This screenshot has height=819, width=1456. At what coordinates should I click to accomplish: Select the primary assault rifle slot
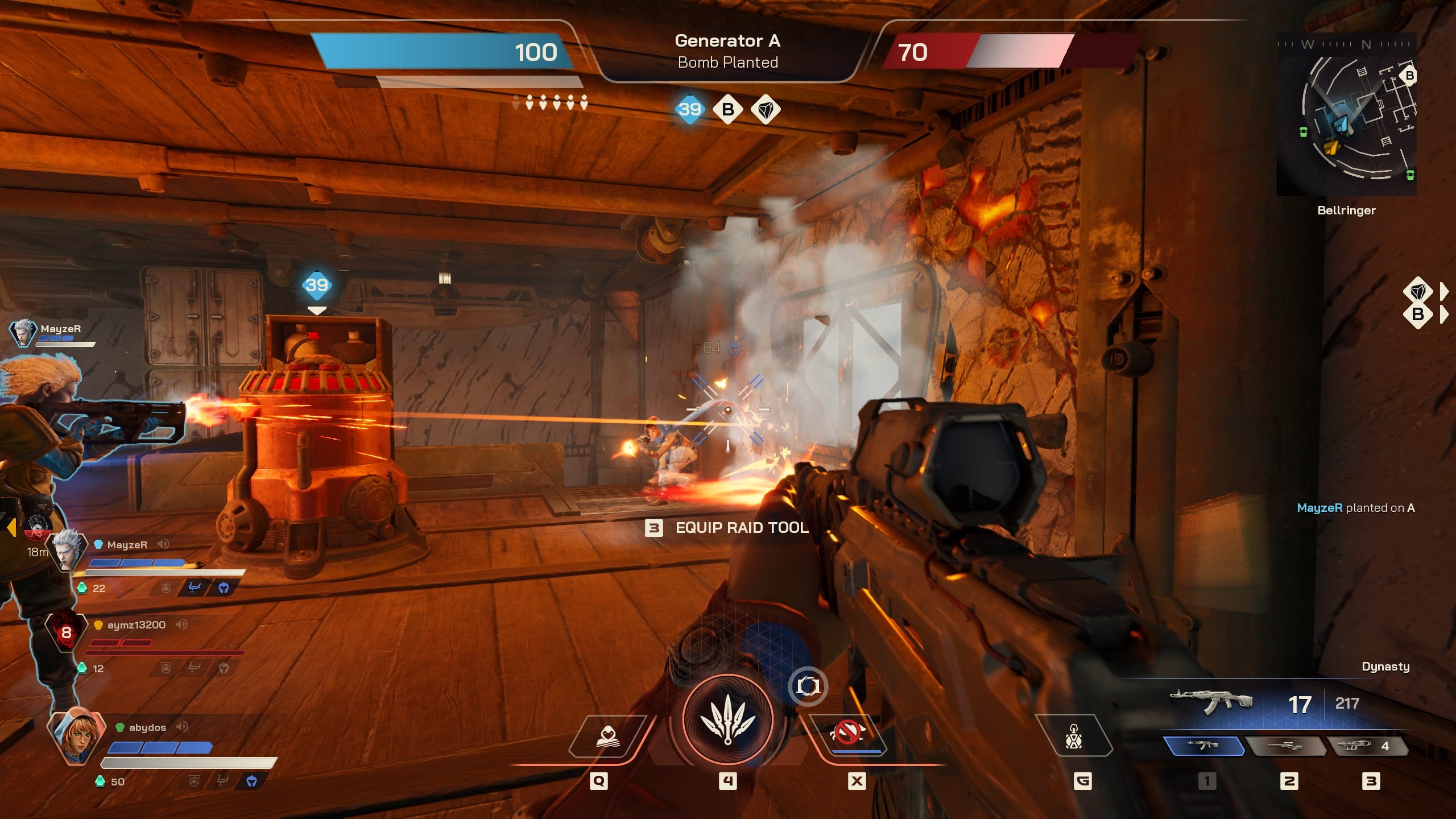coord(1203,745)
